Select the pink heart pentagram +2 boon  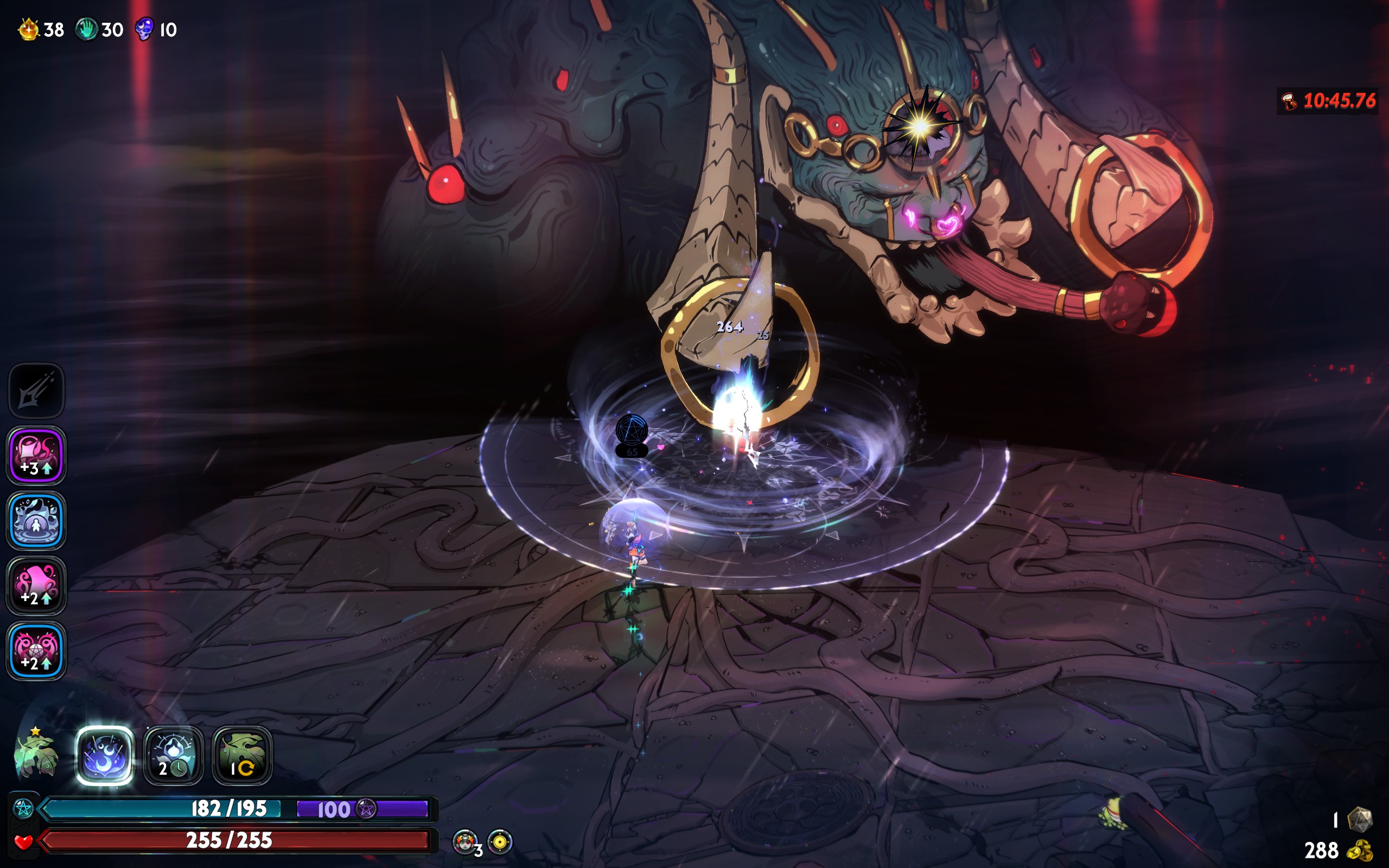tap(36, 650)
